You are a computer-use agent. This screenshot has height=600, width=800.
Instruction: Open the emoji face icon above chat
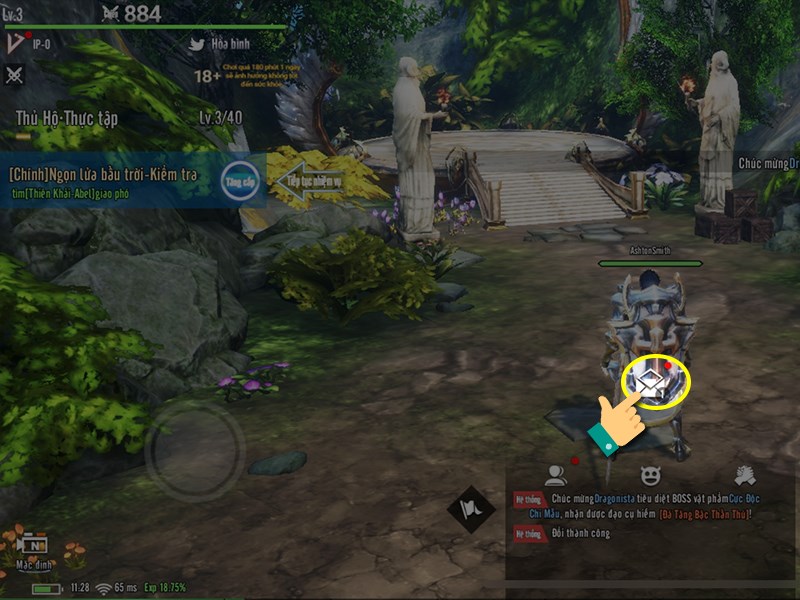point(650,476)
